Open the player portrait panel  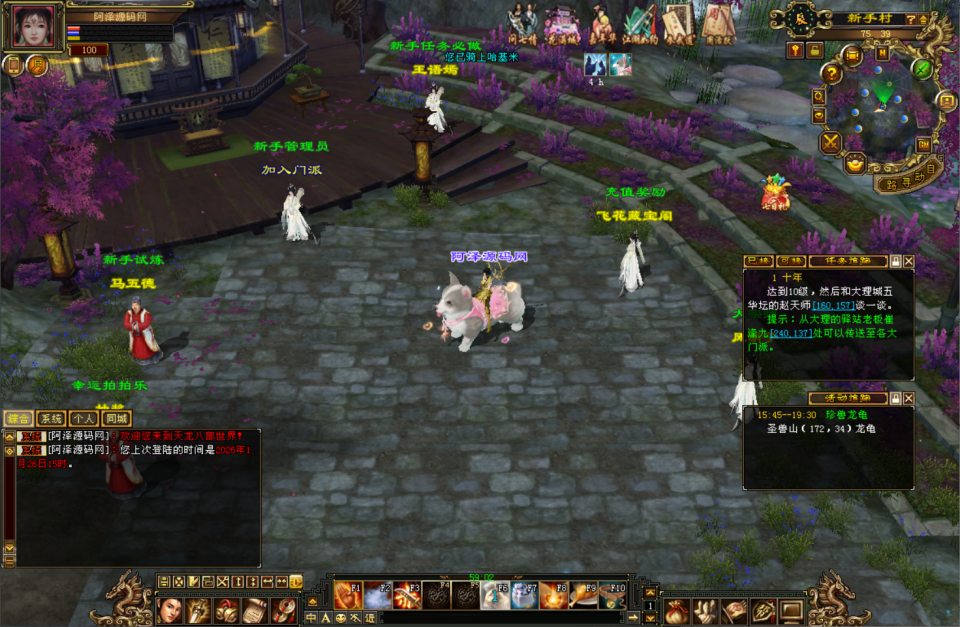click(32, 26)
